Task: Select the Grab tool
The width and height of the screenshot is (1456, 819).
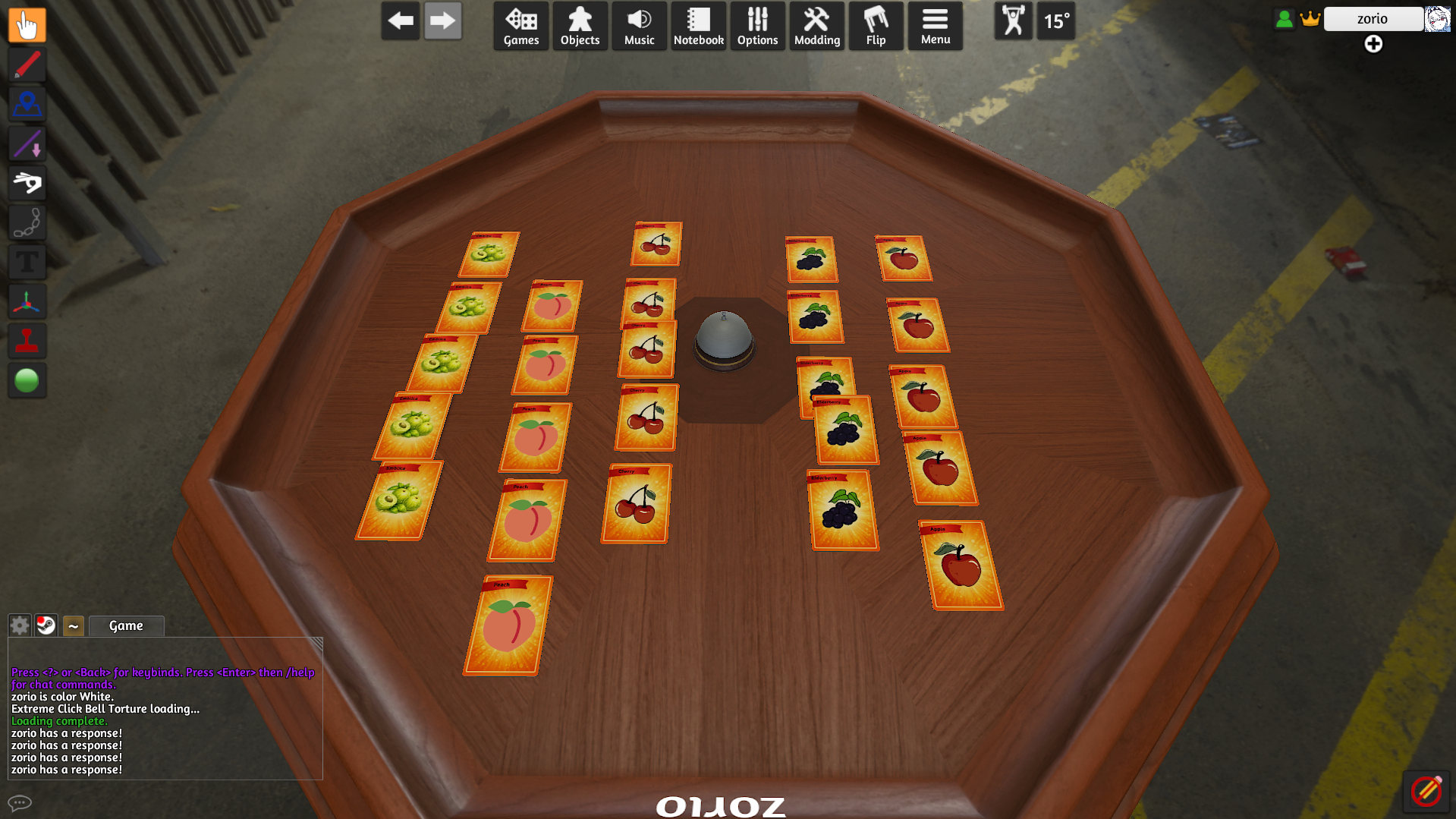Action: click(x=27, y=25)
